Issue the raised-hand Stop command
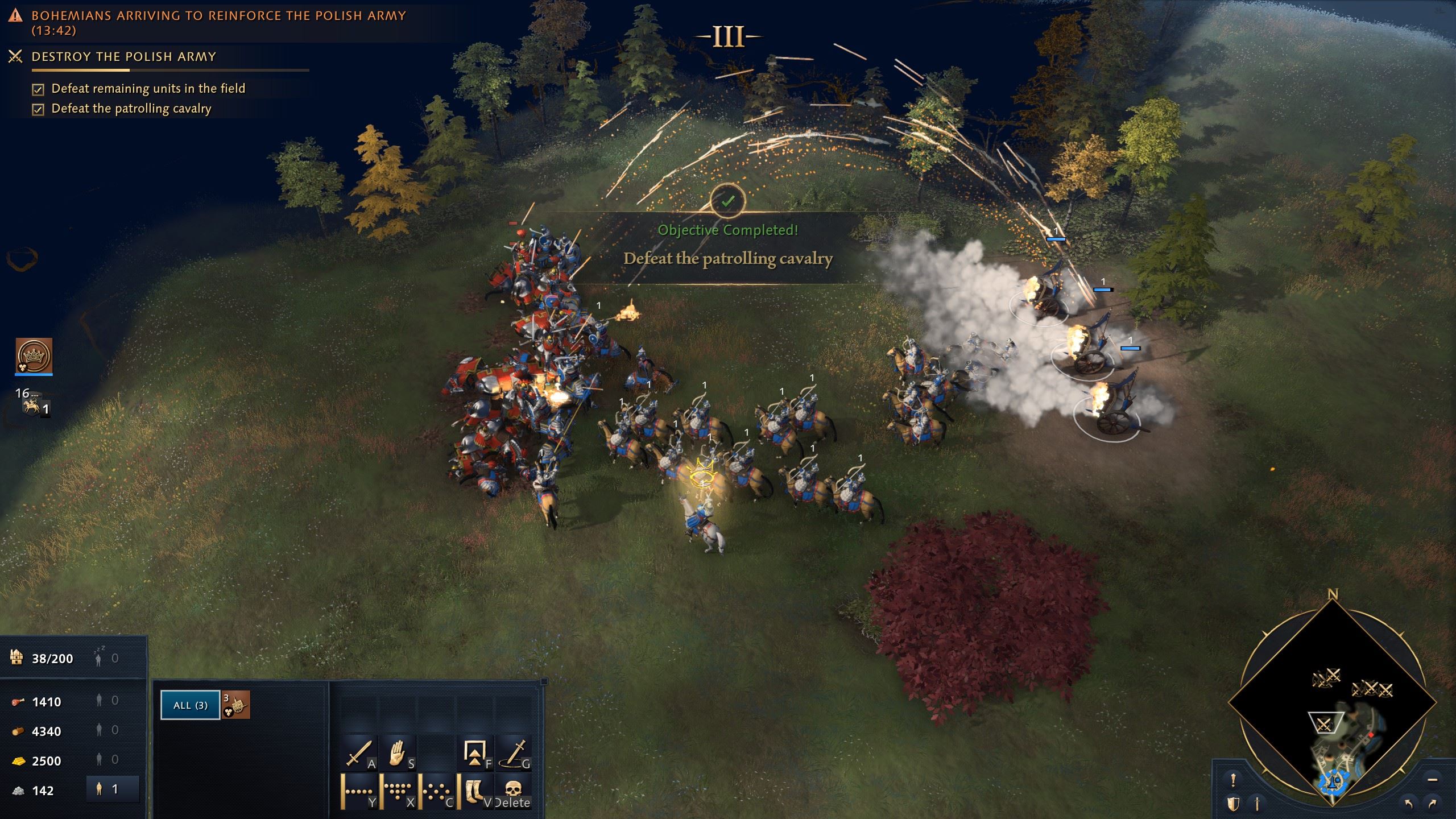This screenshot has width=1456, height=819. coord(398,754)
